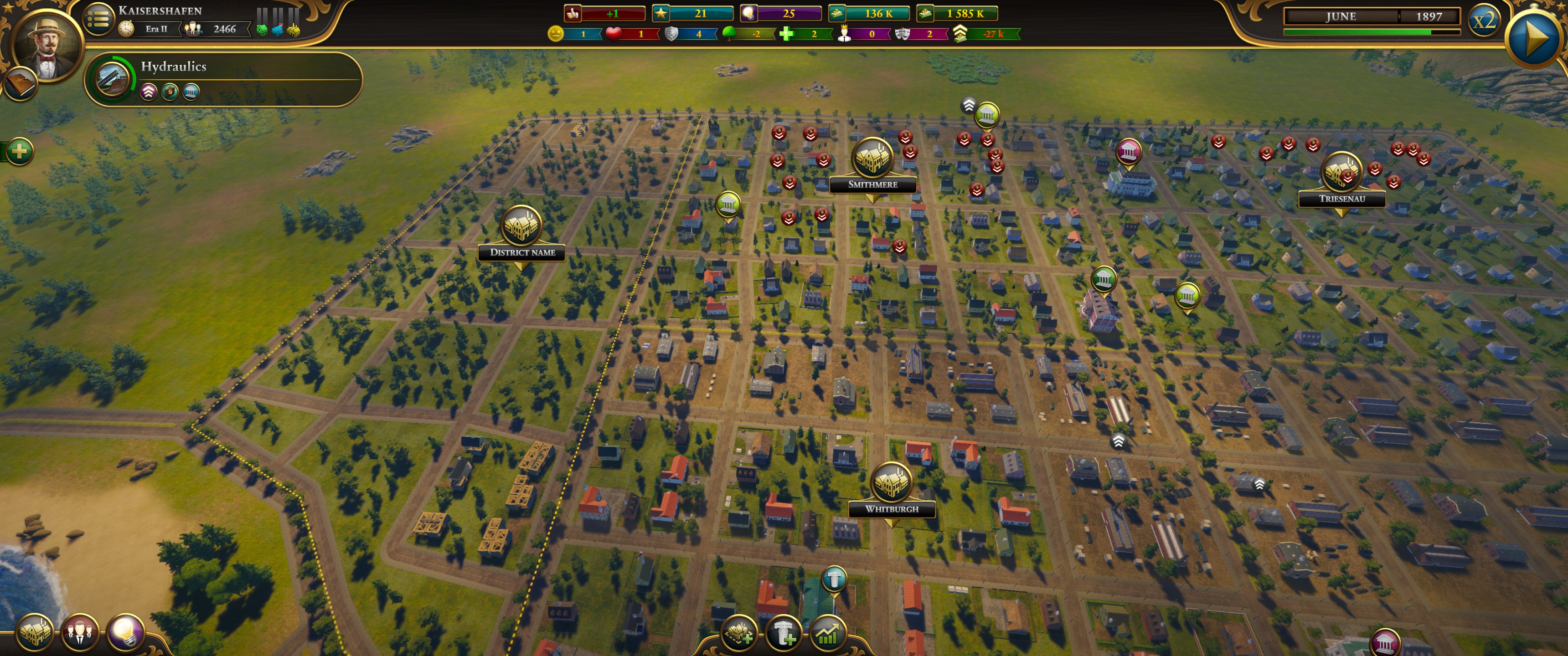
Task: Open the citizens panel icon
Action: pyautogui.click(x=80, y=633)
